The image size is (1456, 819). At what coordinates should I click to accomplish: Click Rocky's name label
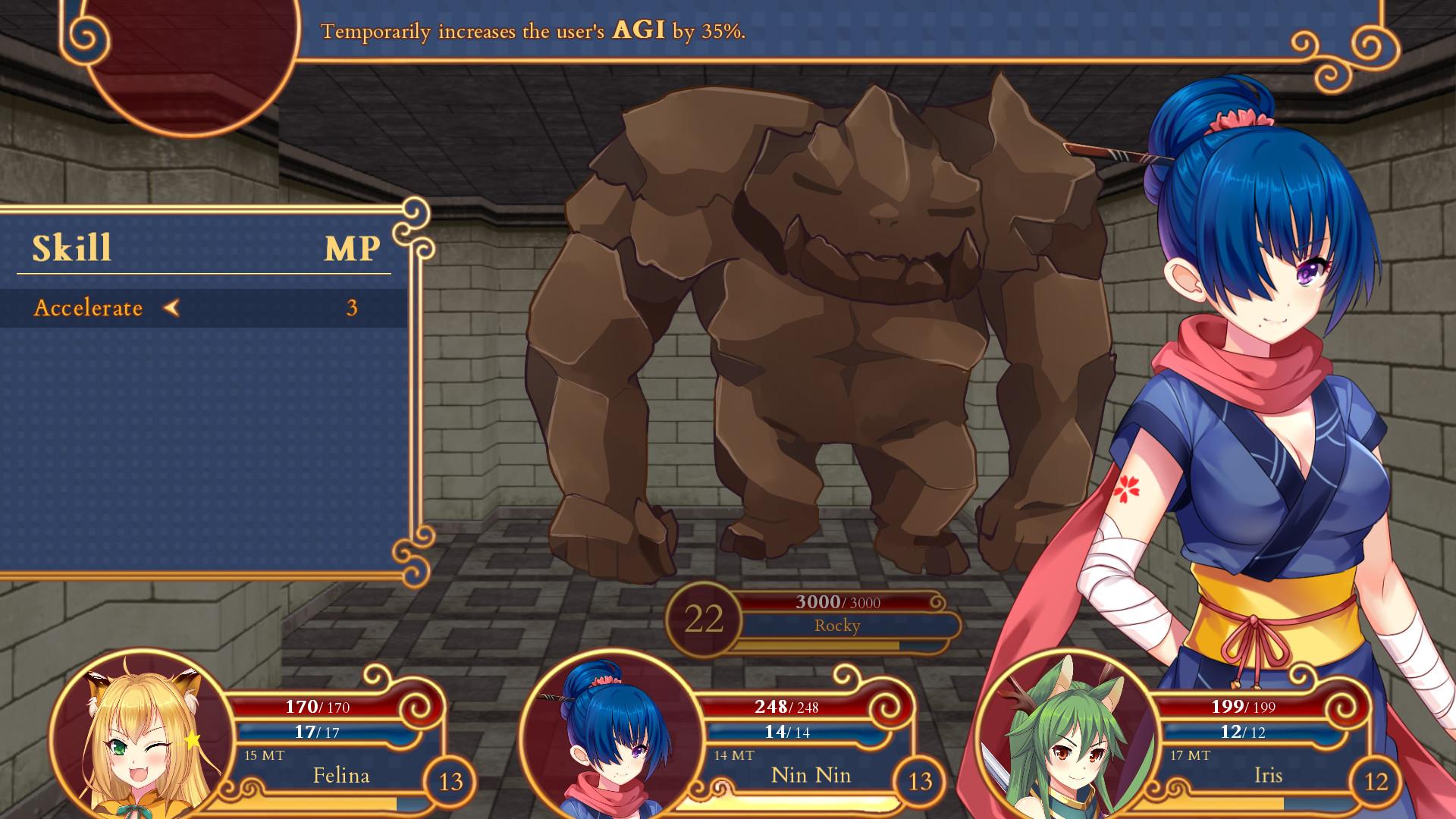837,626
